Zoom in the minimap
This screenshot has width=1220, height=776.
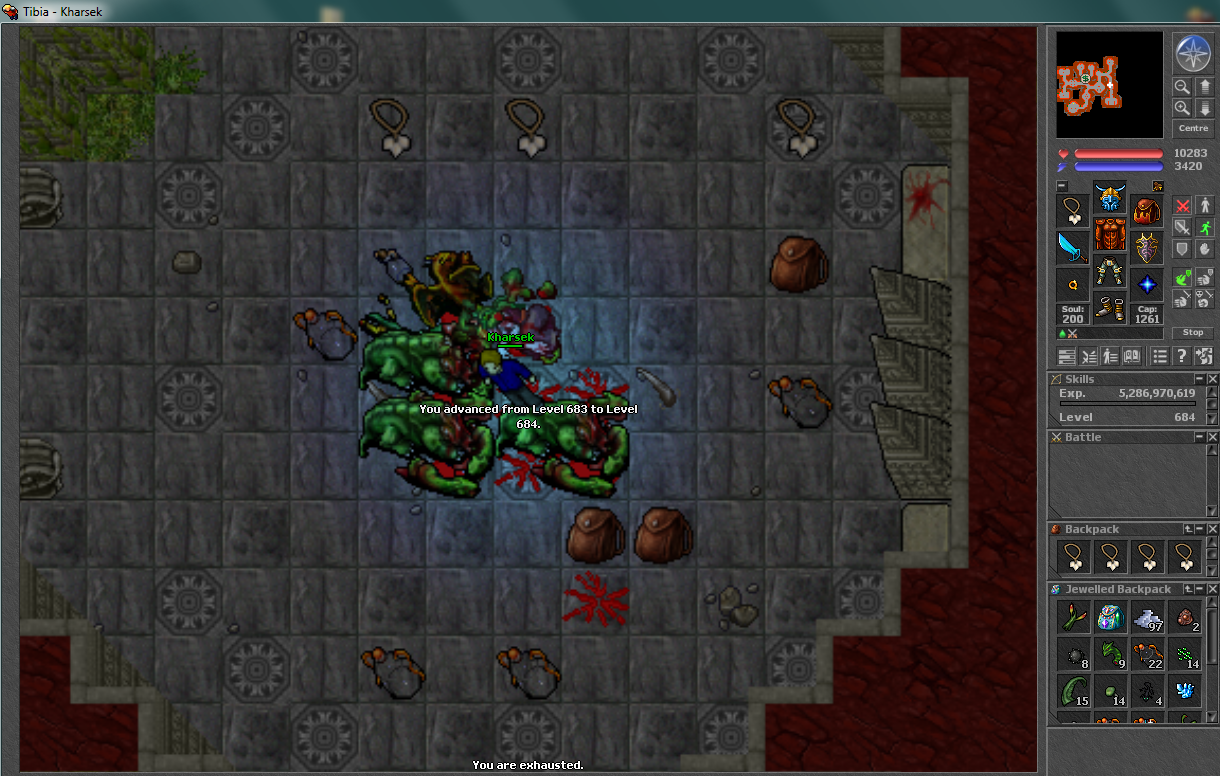pos(1182,108)
